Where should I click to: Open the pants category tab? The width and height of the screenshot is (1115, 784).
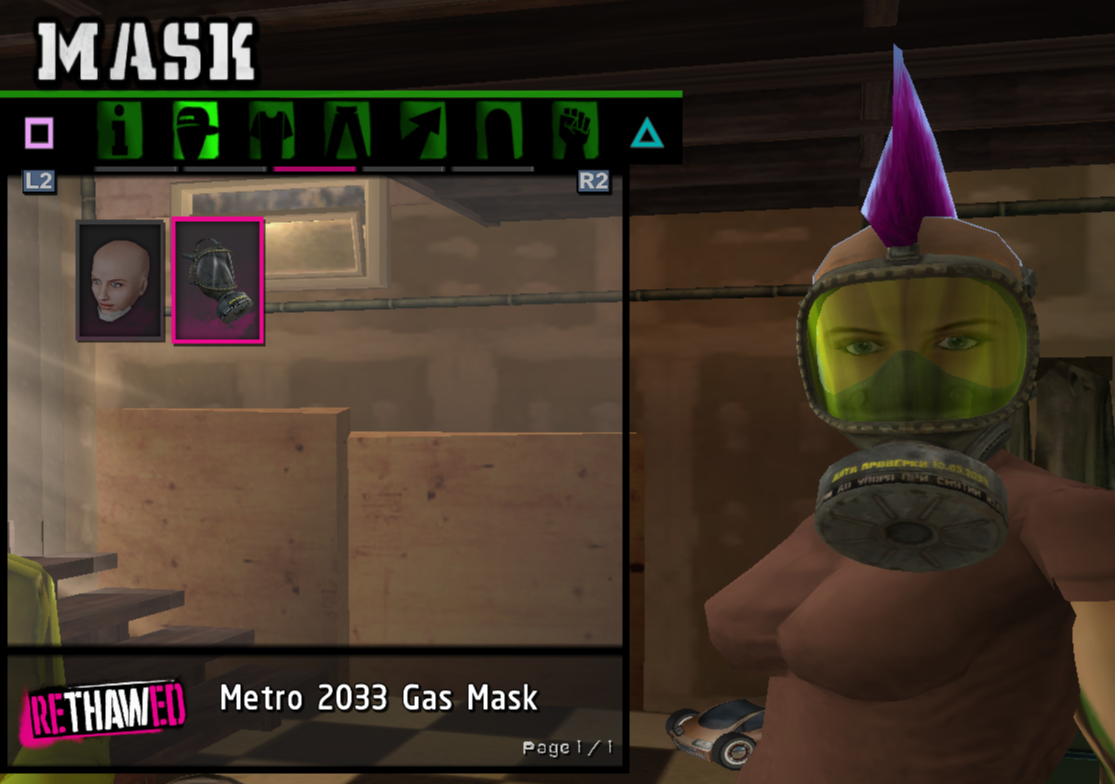[347, 131]
